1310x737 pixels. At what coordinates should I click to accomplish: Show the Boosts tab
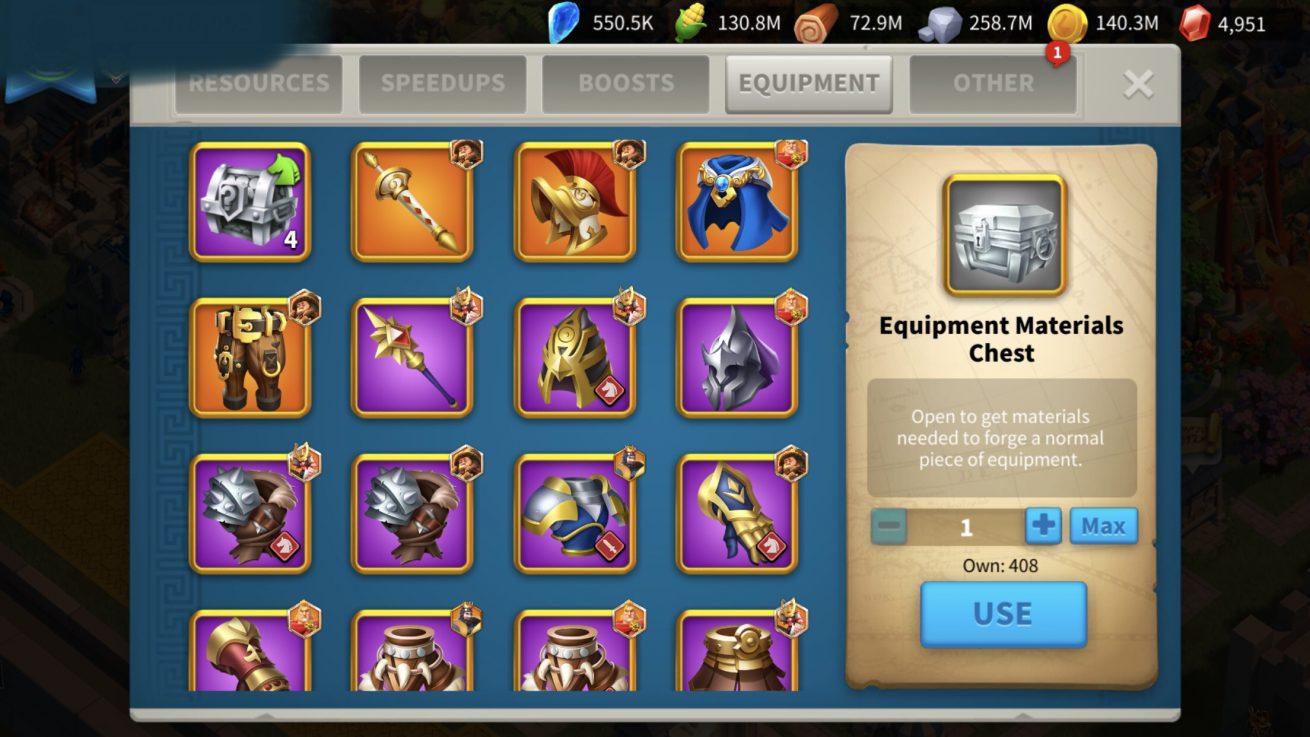(x=625, y=83)
